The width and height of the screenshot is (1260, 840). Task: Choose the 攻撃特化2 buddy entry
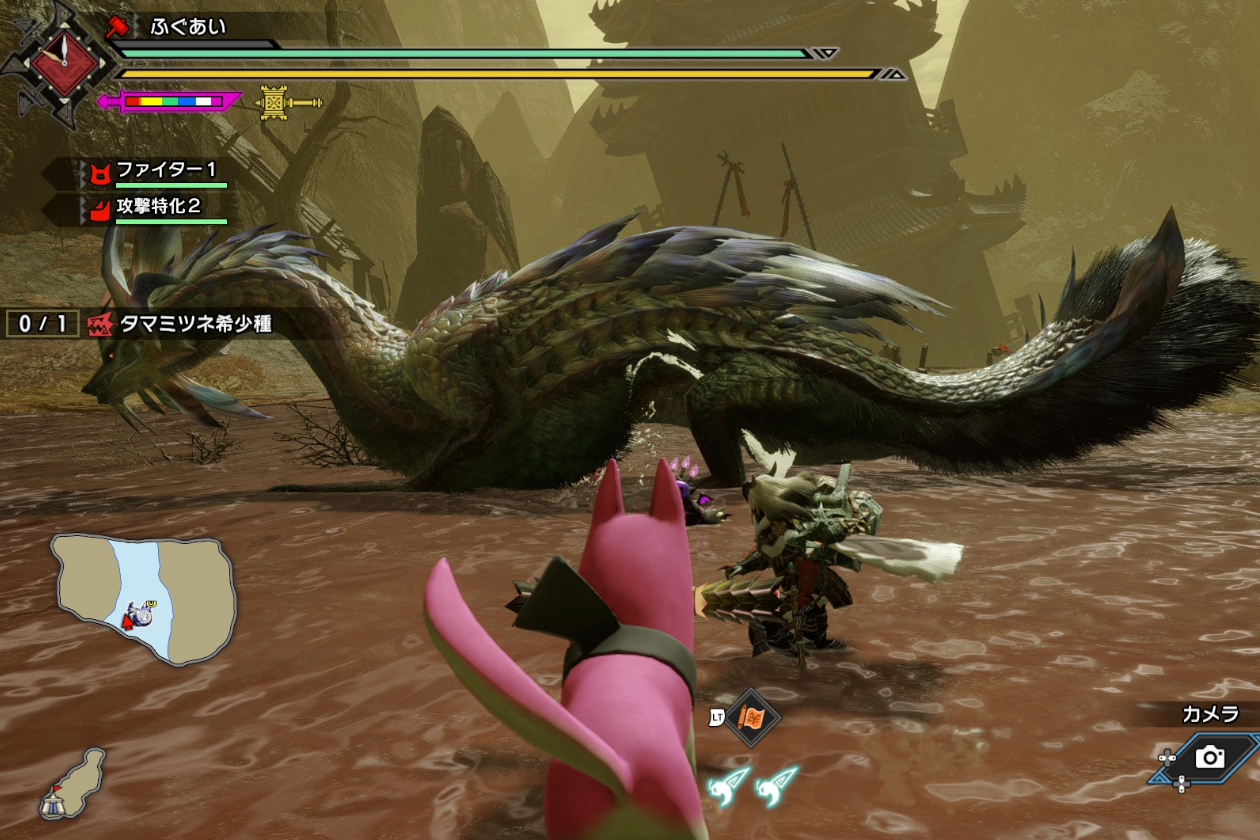click(x=160, y=209)
